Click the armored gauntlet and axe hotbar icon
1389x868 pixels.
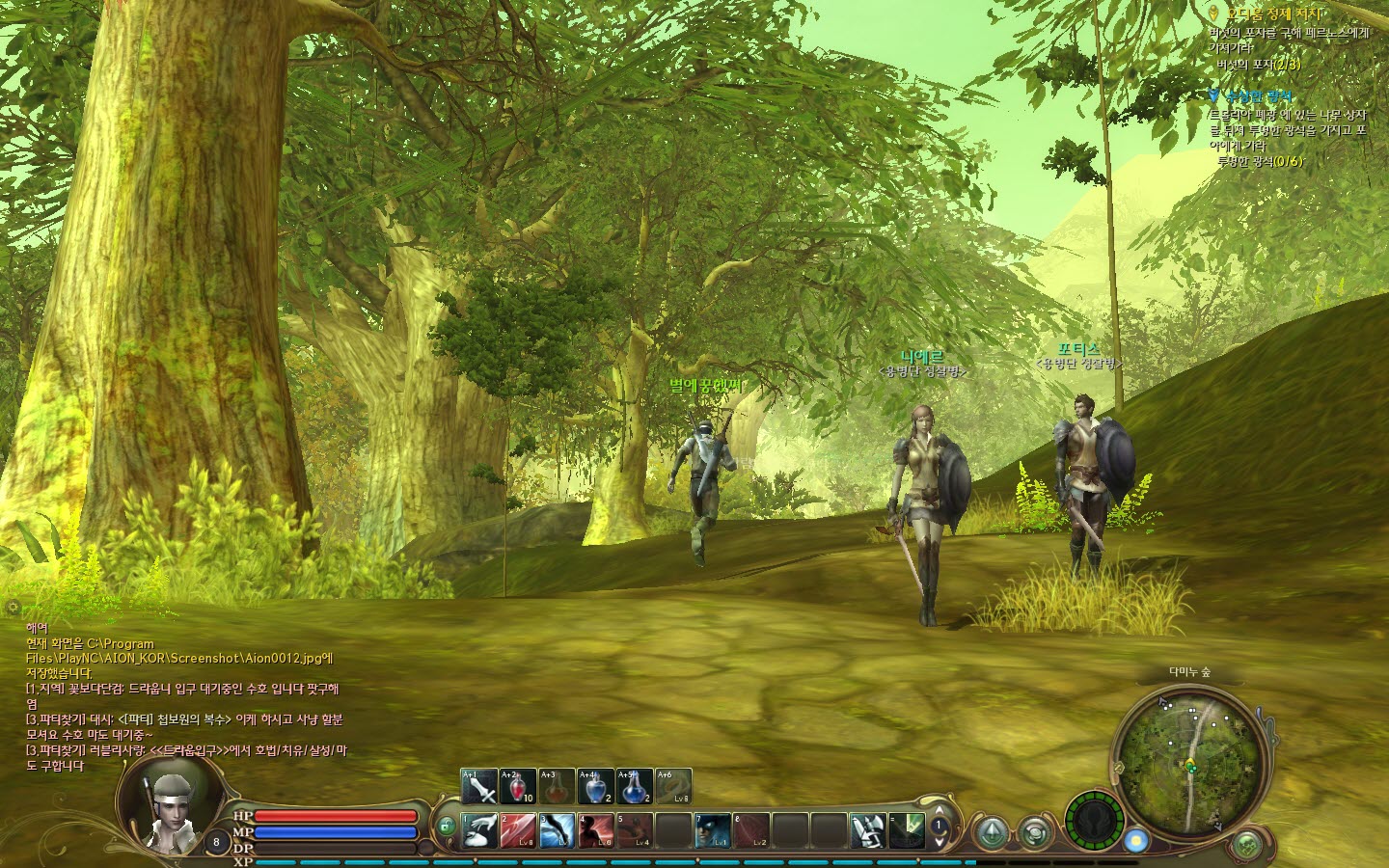pos(867,830)
